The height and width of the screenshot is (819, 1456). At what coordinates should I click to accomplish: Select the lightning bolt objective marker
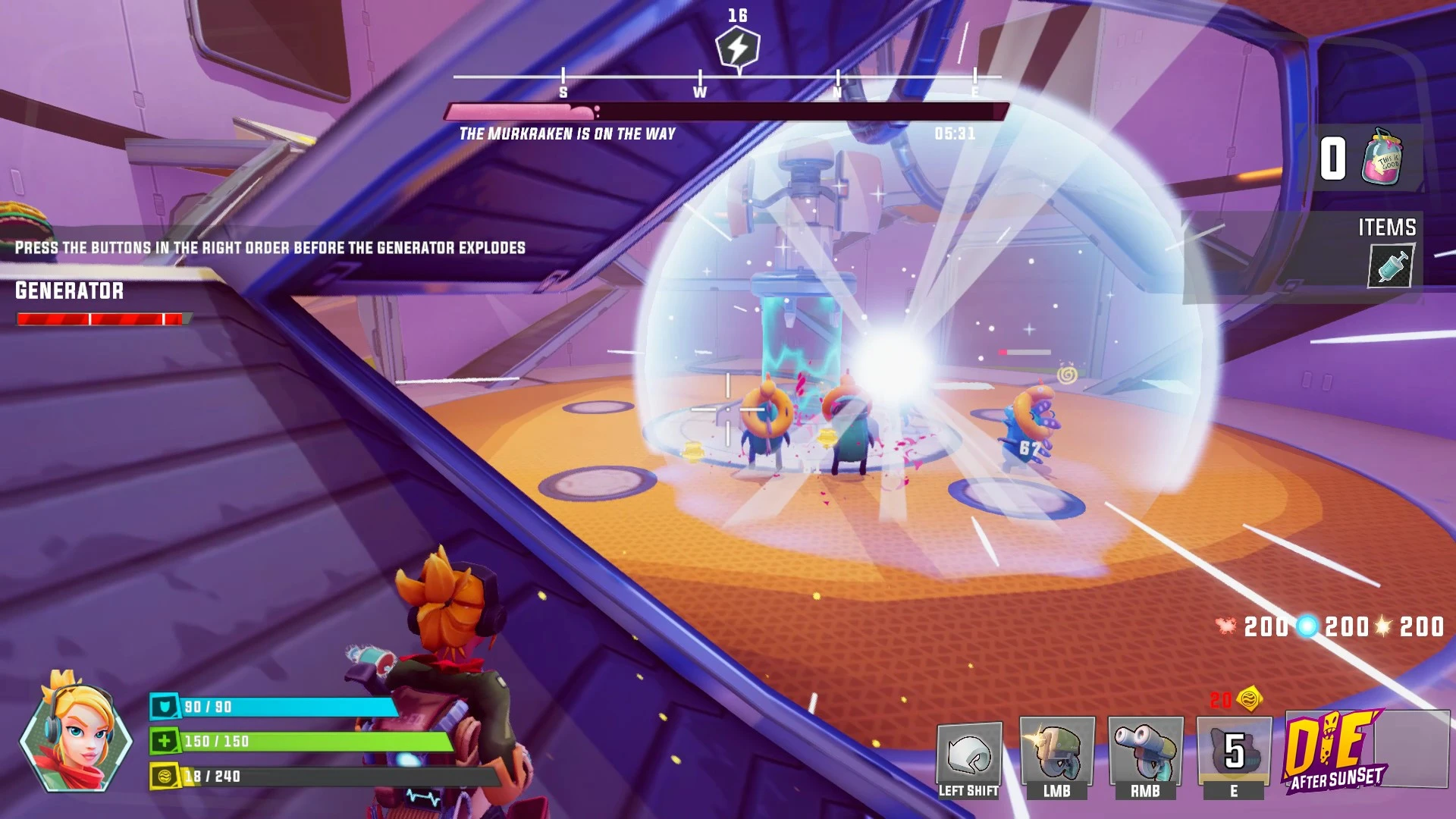click(x=737, y=49)
